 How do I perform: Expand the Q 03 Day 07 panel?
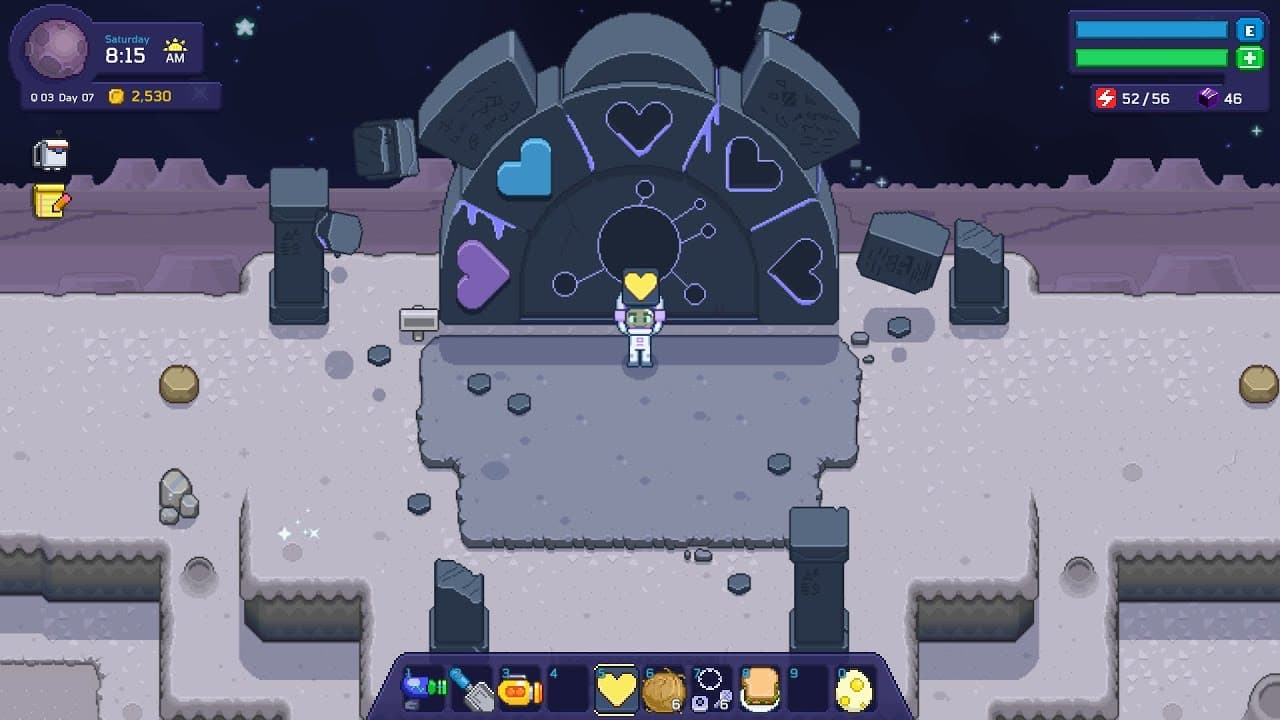point(60,96)
